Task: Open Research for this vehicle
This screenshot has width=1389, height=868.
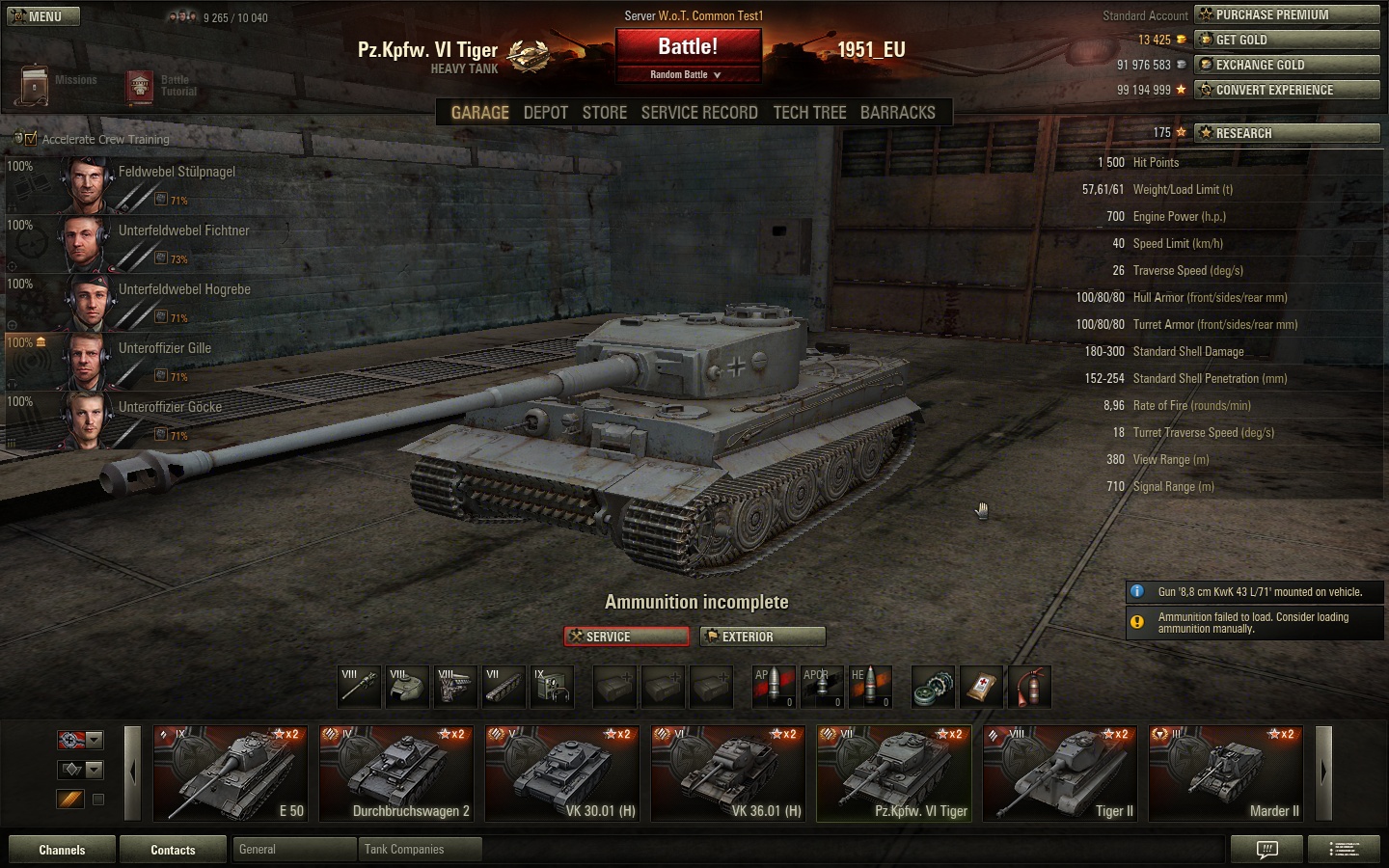Action: (x=1287, y=133)
